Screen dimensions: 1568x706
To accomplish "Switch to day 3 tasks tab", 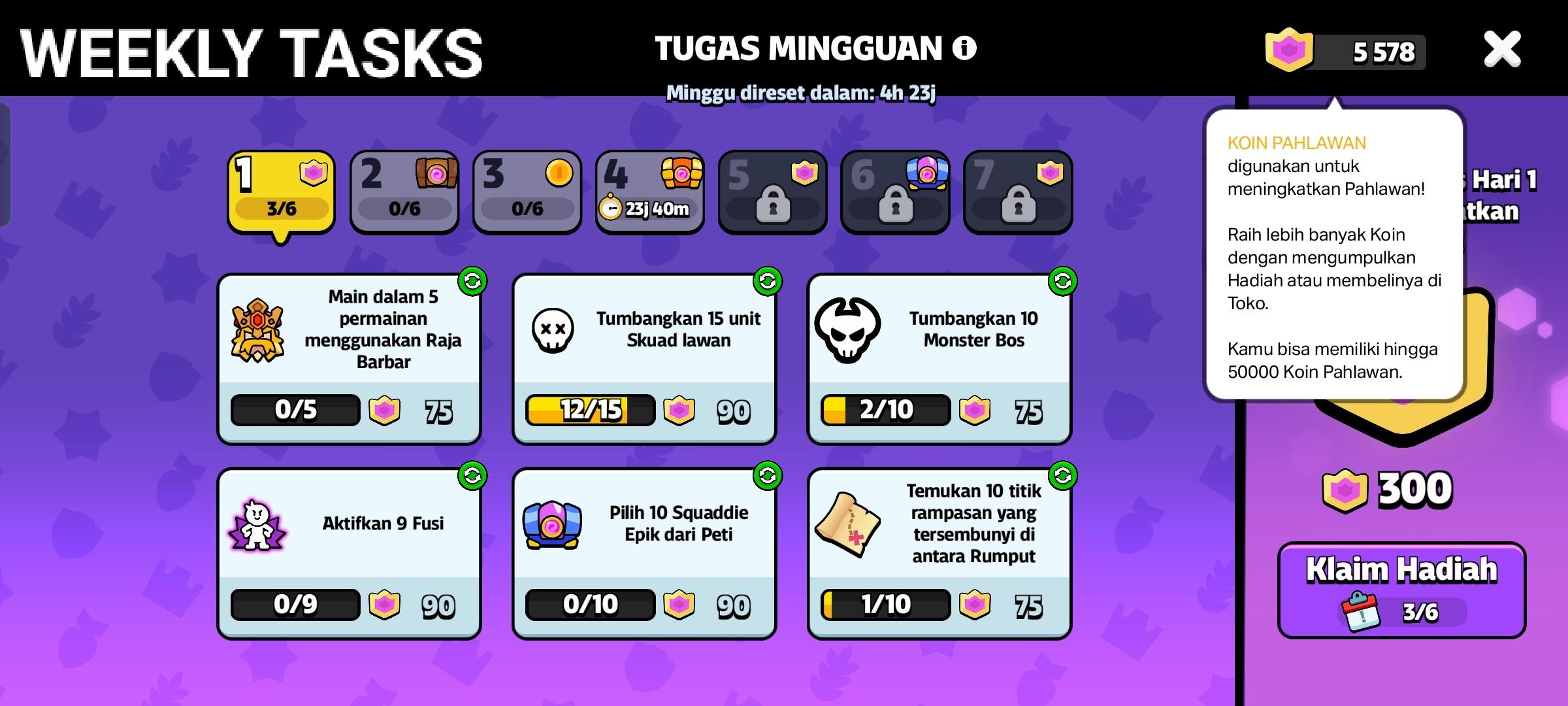I will click(x=527, y=192).
